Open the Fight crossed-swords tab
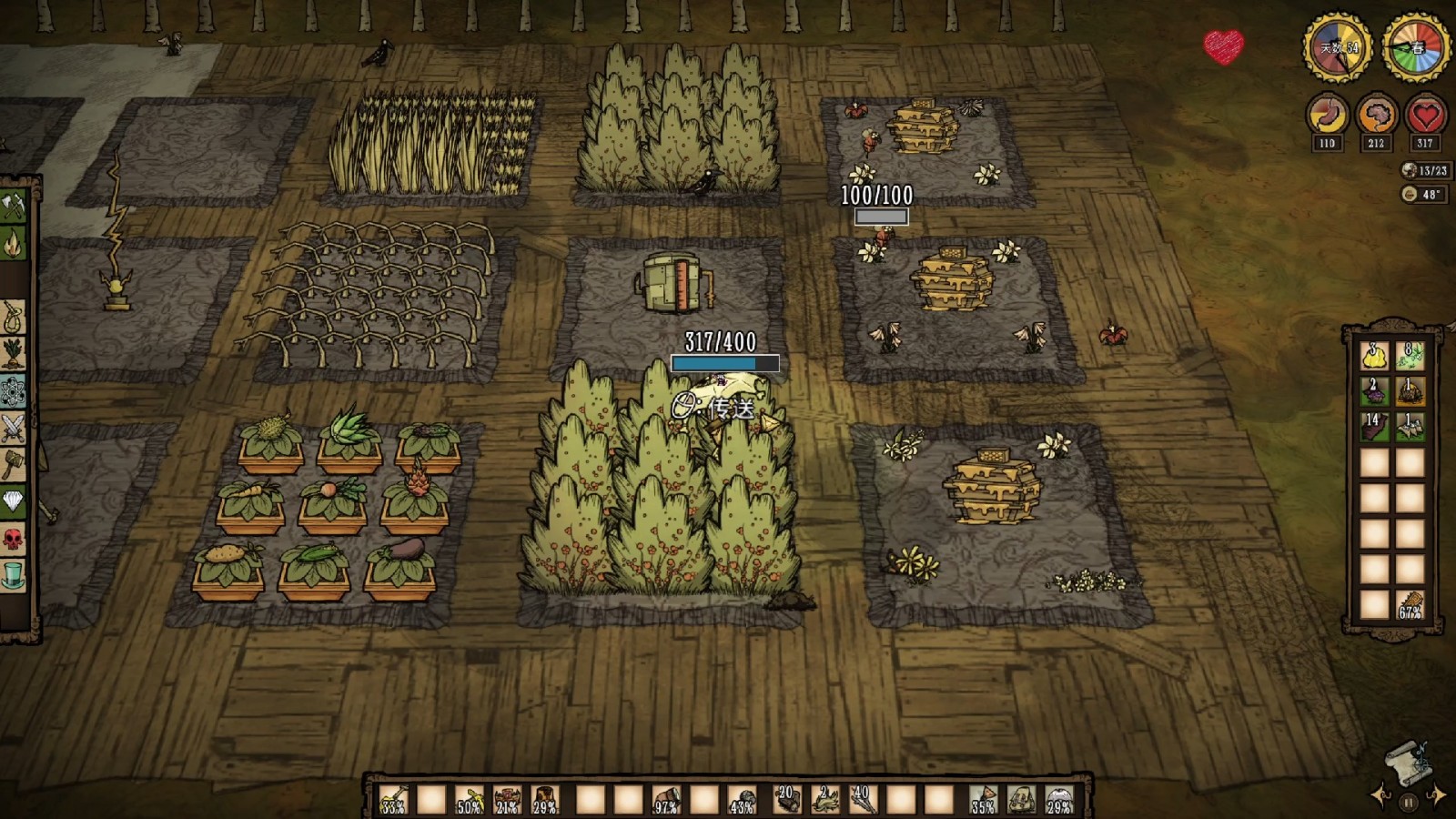This screenshot has width=1456, height=819. [x=13, y=428]
